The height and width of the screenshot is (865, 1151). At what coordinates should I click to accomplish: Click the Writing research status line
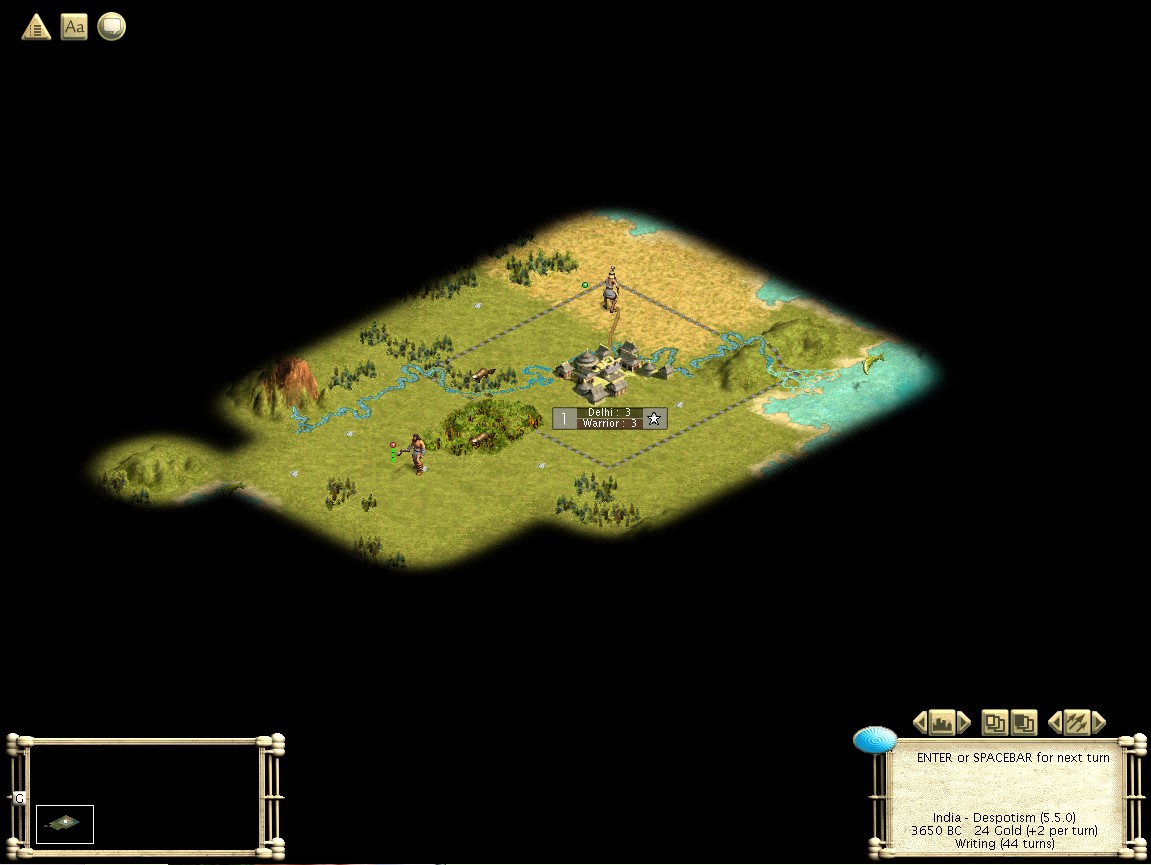click(1004, 844)
